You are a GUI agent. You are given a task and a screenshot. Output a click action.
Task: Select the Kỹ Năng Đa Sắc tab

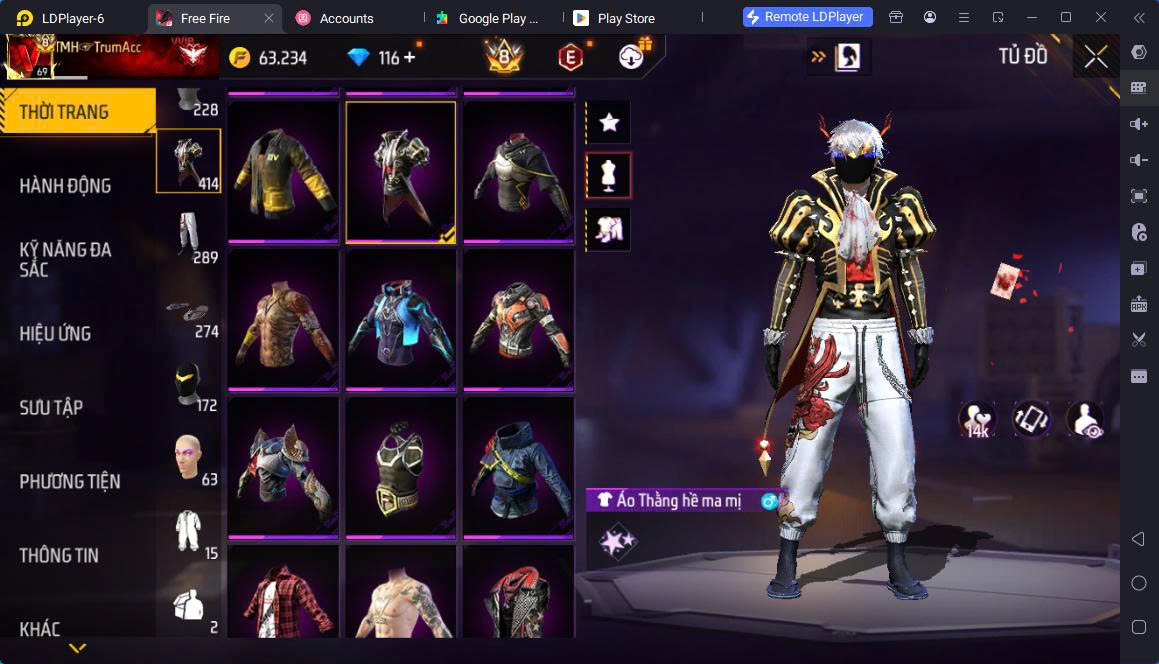tap(66, 259)
